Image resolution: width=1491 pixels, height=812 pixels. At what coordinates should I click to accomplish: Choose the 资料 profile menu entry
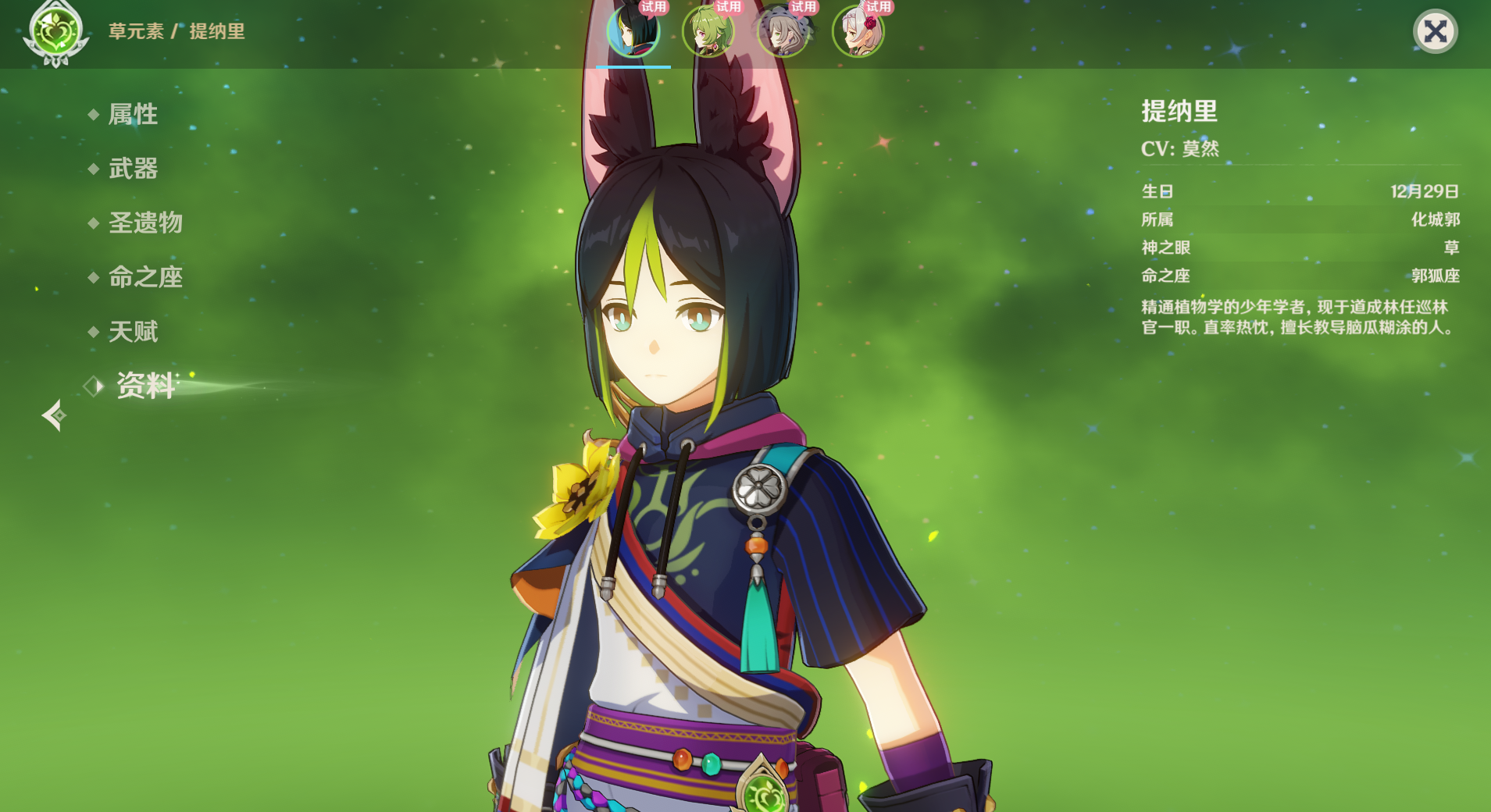(145, 386)
